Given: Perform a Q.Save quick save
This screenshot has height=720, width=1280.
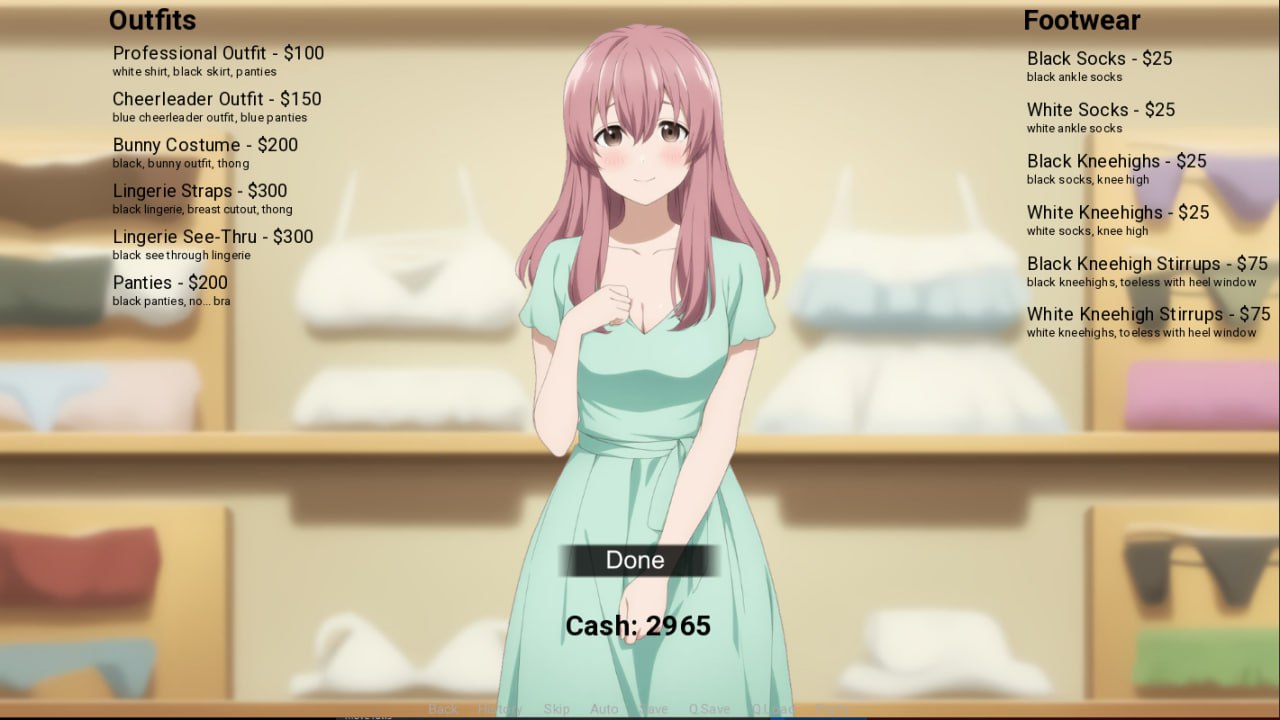Looking at the screenshot, I should pyautogui.click(x=710, y=708).
